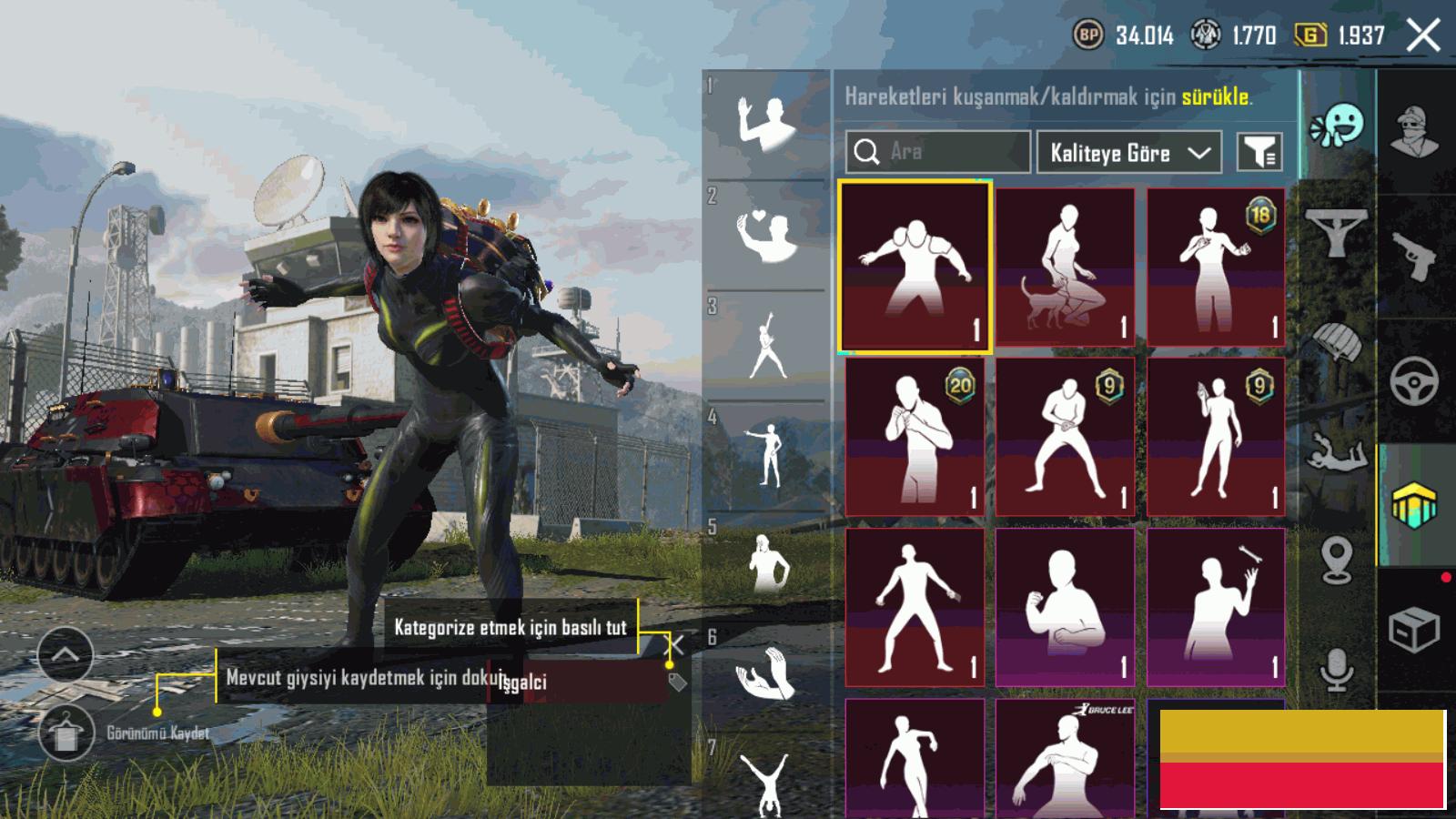
Task: Click the Görünümü Kaydet save outfit button
Action: [x=66, y=733]
